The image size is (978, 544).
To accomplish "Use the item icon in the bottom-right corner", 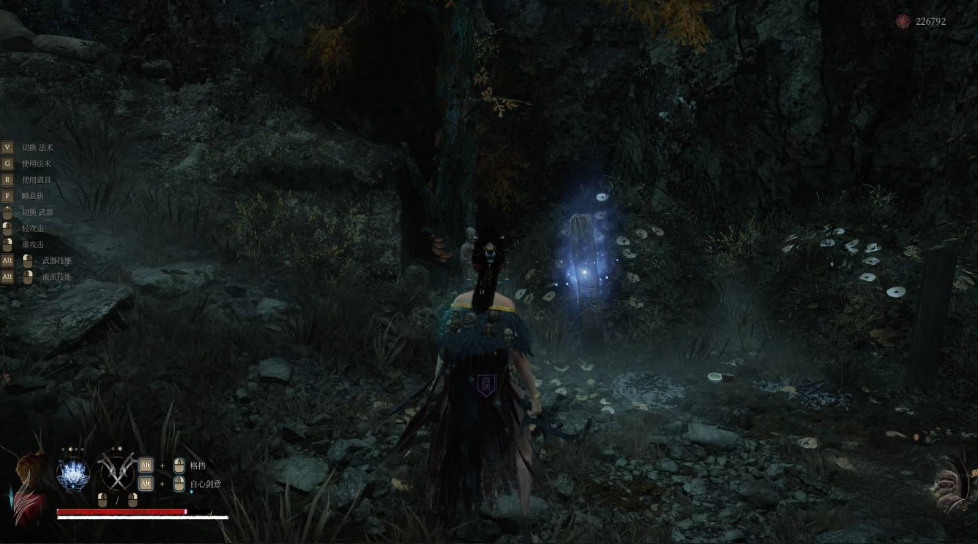I will (950, 484).
